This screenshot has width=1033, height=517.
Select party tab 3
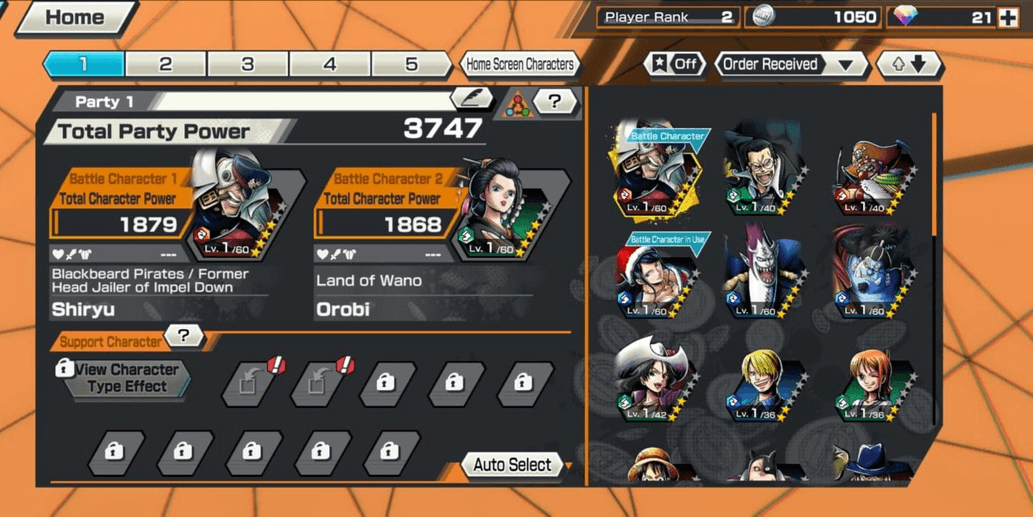click(x=248, y=64)
